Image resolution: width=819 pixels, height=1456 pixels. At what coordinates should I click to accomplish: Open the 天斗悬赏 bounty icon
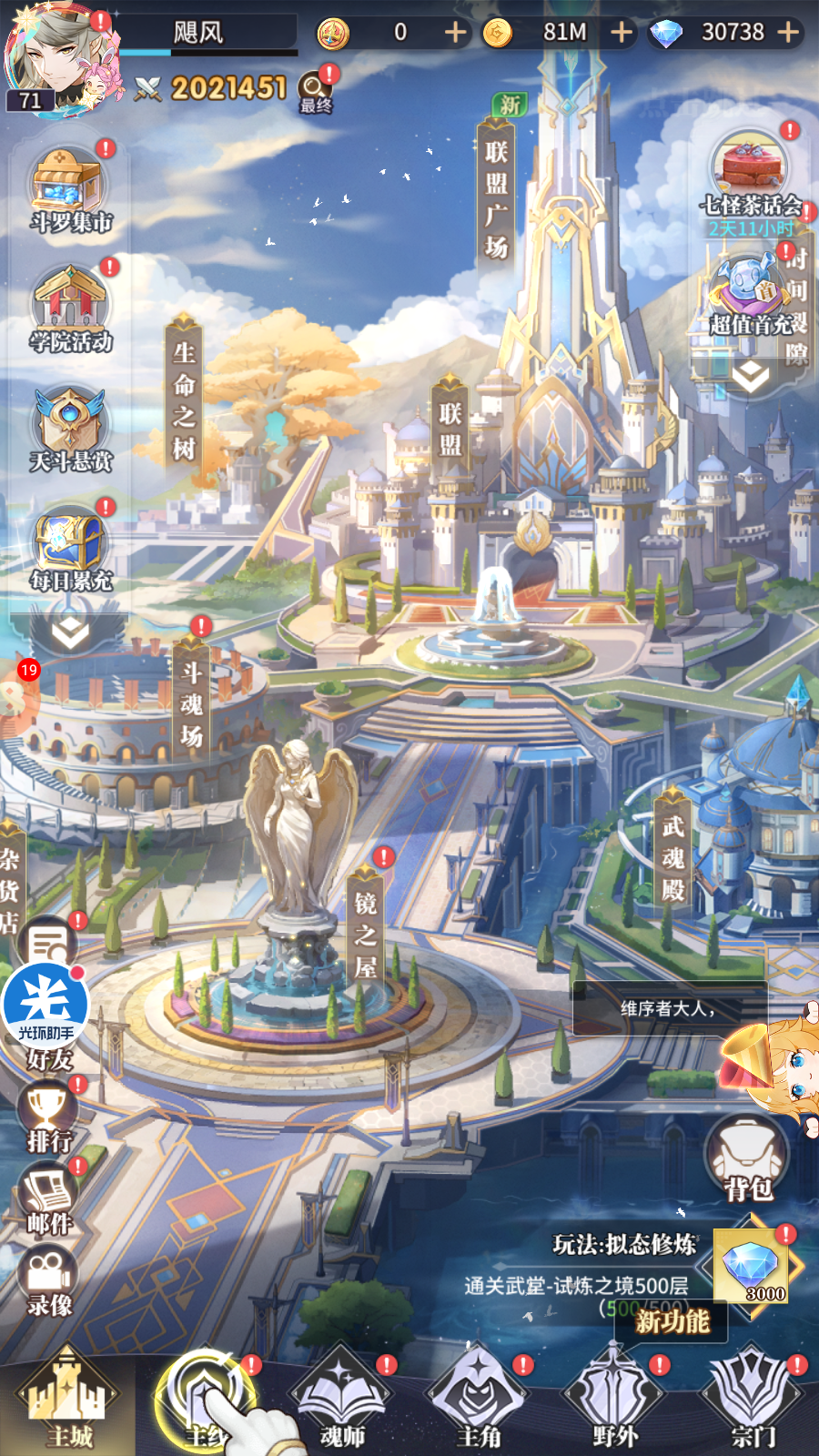tap(71, 428)
